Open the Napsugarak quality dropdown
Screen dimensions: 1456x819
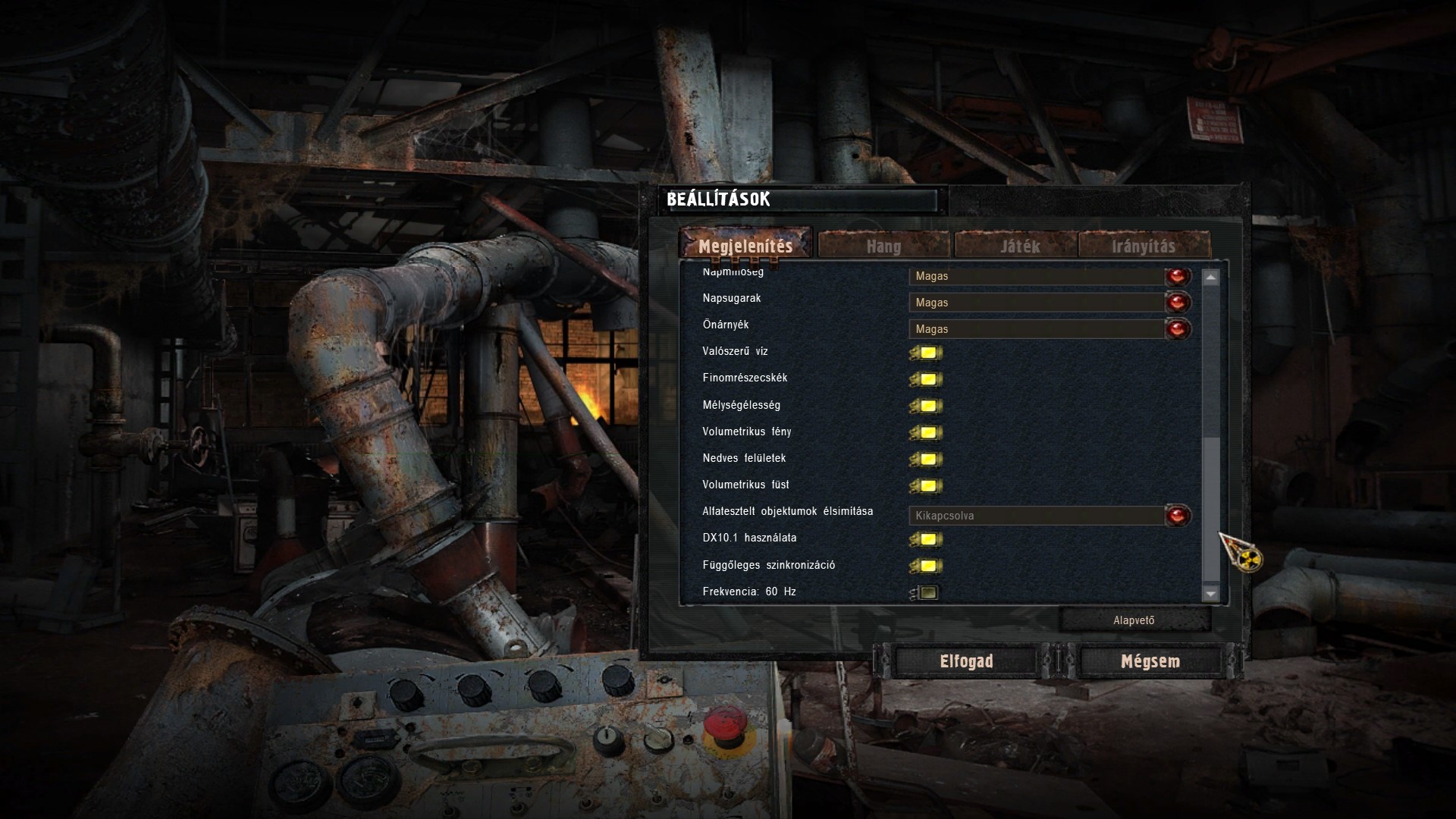point(1178,303)
